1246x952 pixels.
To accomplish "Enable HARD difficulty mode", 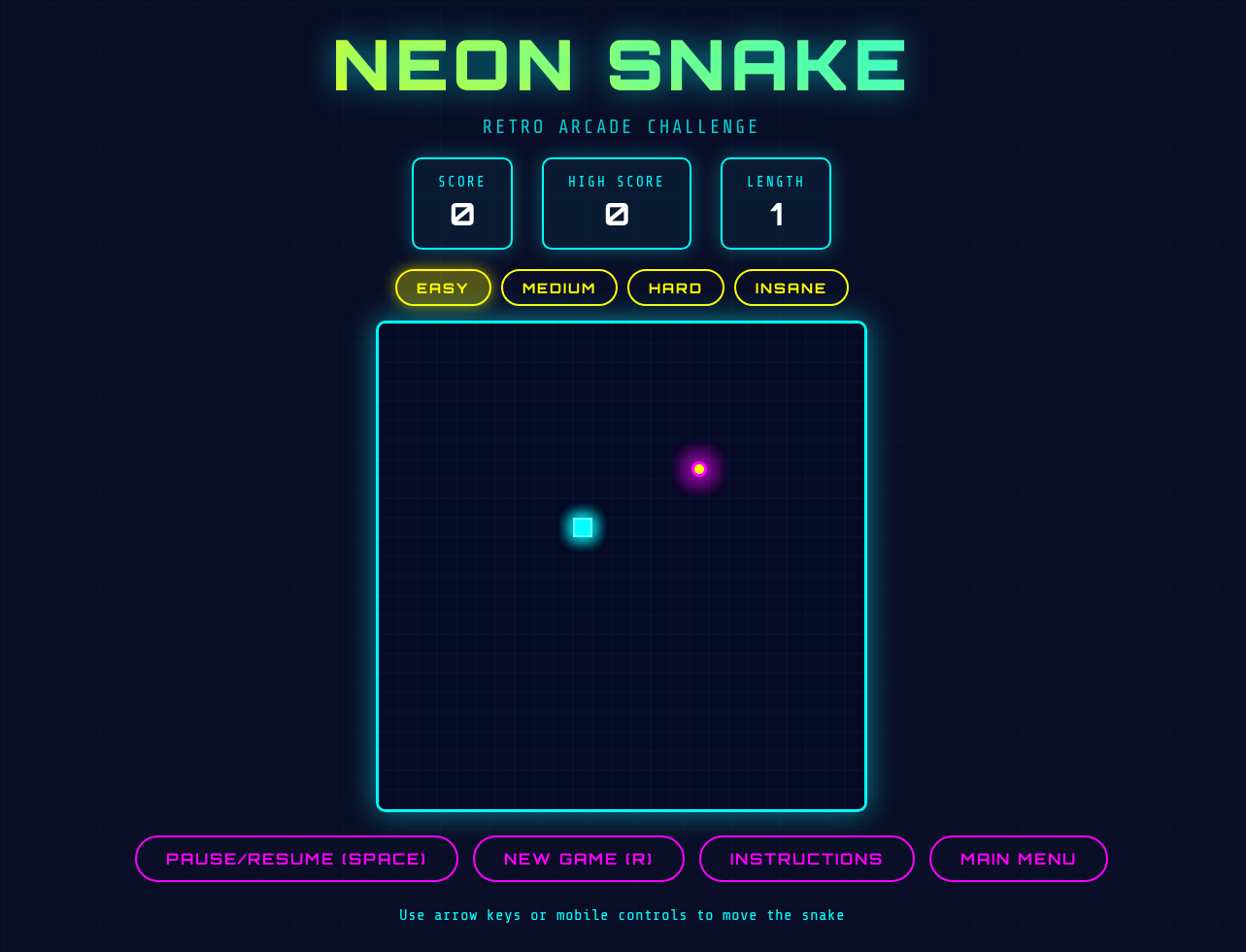I will click(x=675, y=288).
